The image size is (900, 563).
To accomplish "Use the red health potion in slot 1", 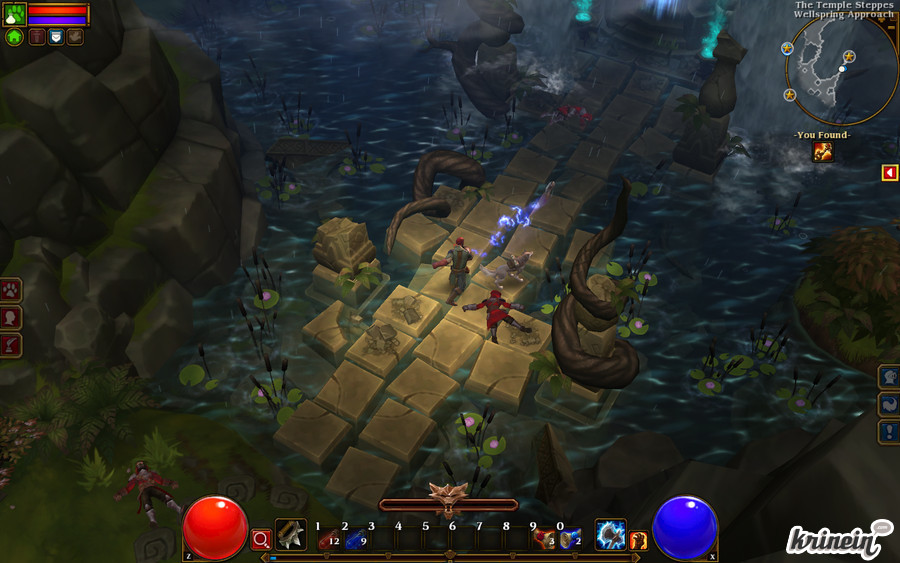I will 327,538.
